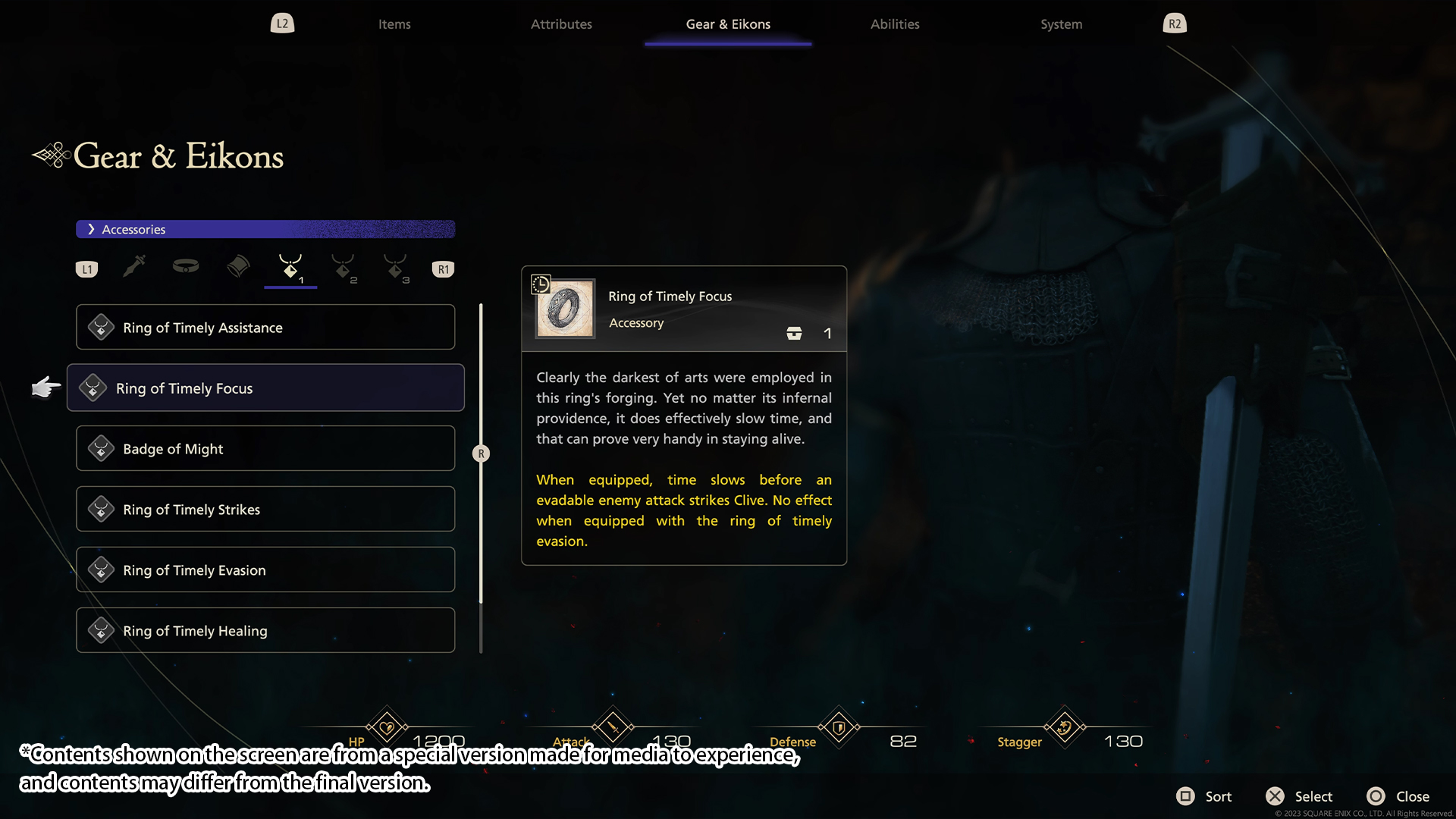Pick Ring of Timely Strikes
The width and height of the screenshot is (1456, 819).
pyautogui.click(x=265, y=510)
